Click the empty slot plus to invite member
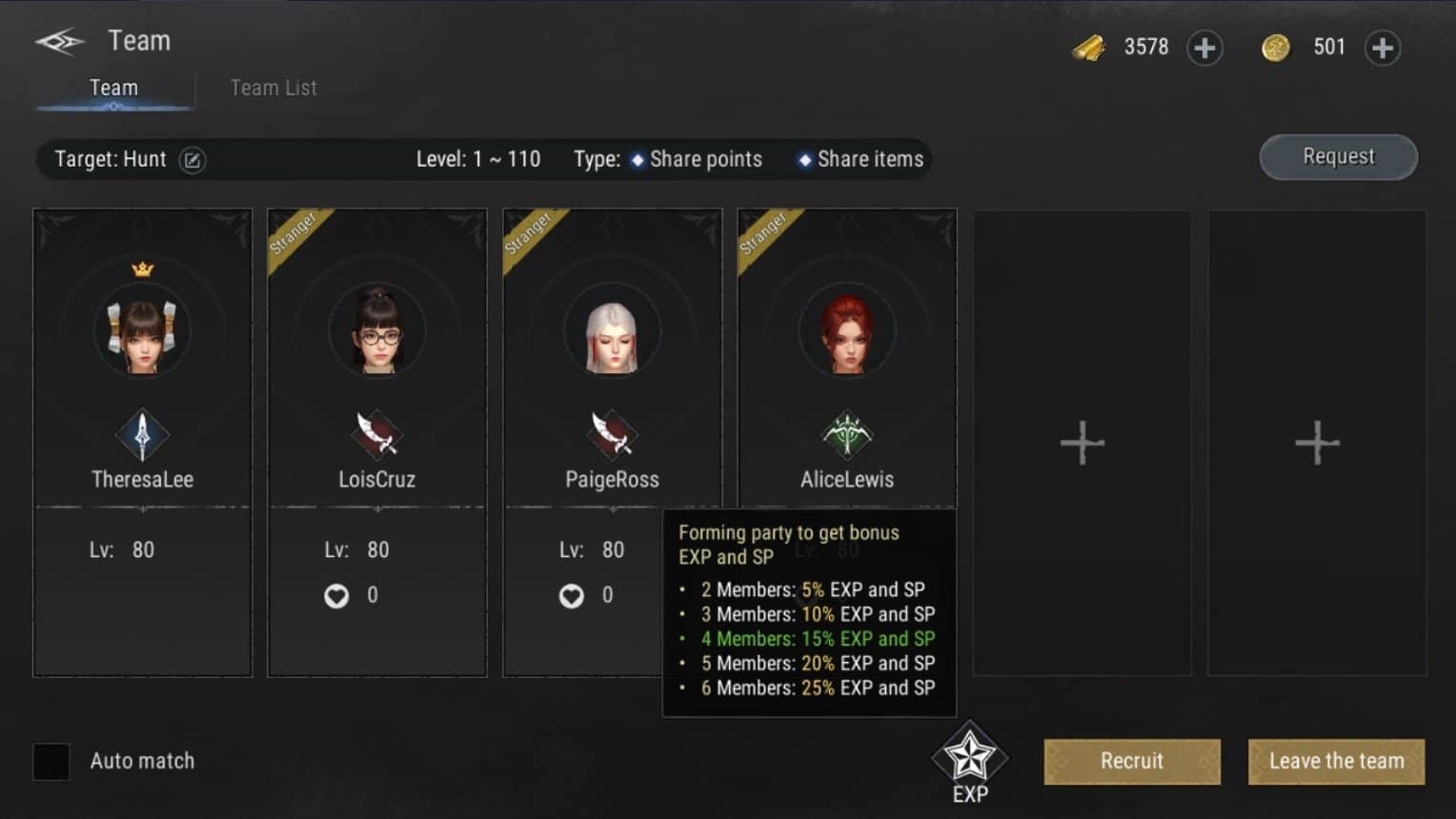Viewport: 1456px width, 819px height. (x=1082, y=442)
